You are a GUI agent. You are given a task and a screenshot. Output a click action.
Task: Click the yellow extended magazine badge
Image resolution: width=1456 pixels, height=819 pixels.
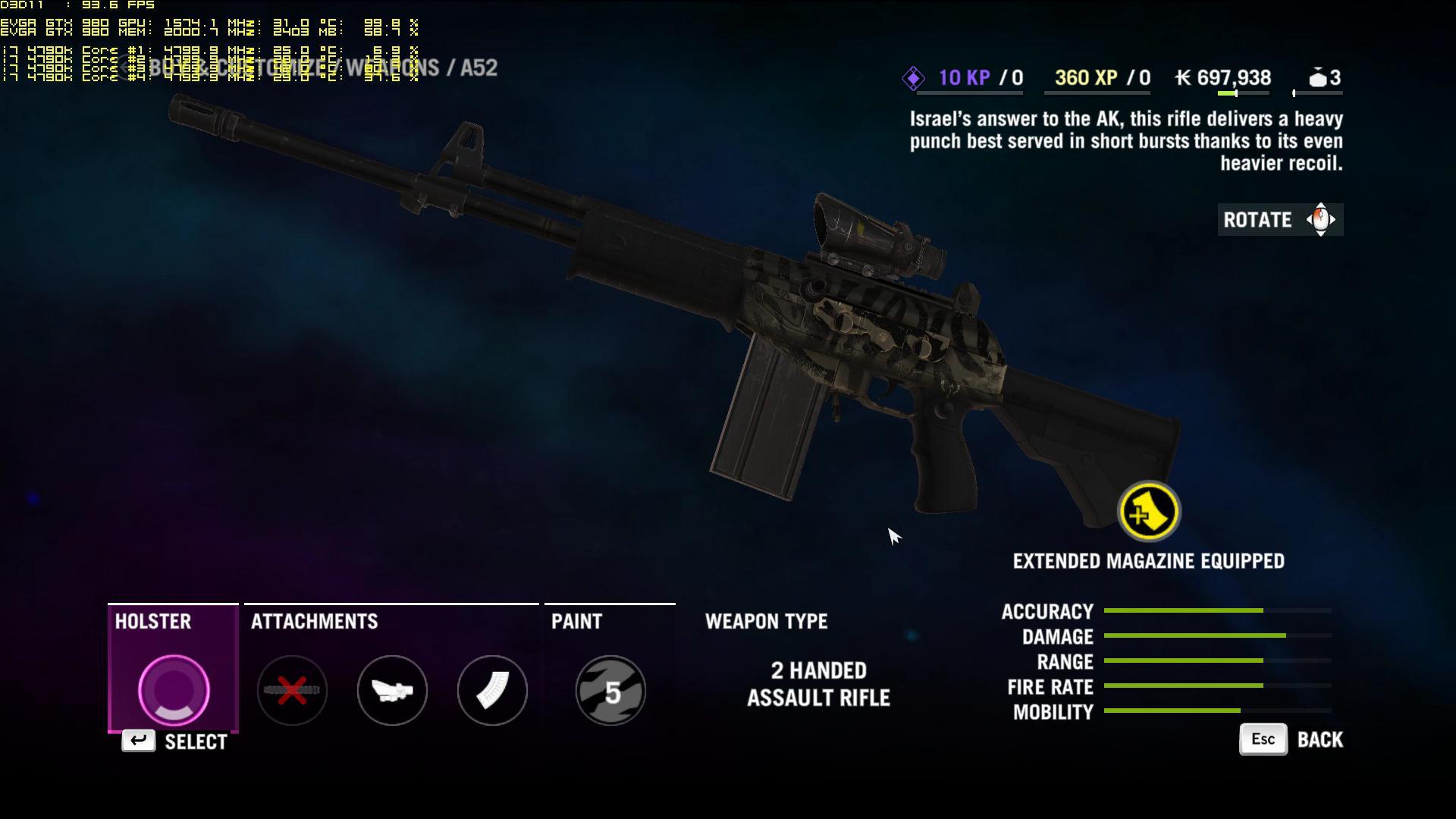pos(1149,512)
